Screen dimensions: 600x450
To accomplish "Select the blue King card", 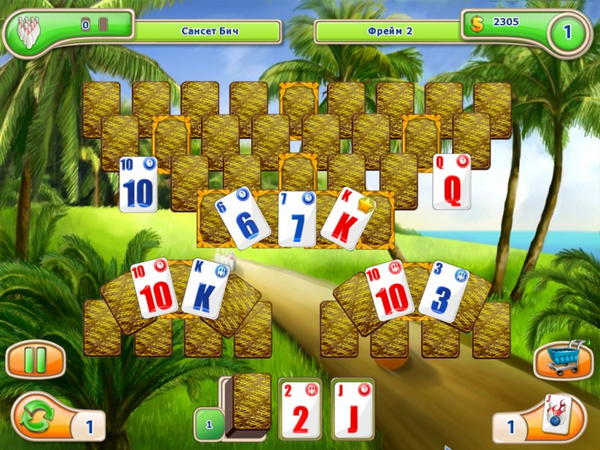I will point(205,289).
